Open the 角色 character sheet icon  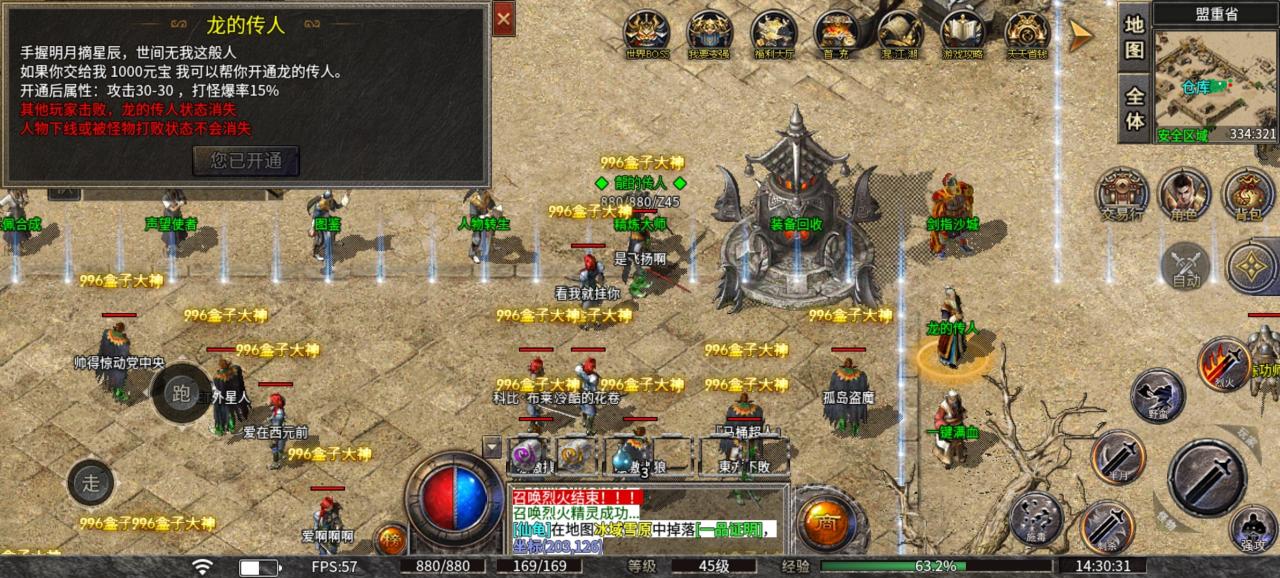1185,193
